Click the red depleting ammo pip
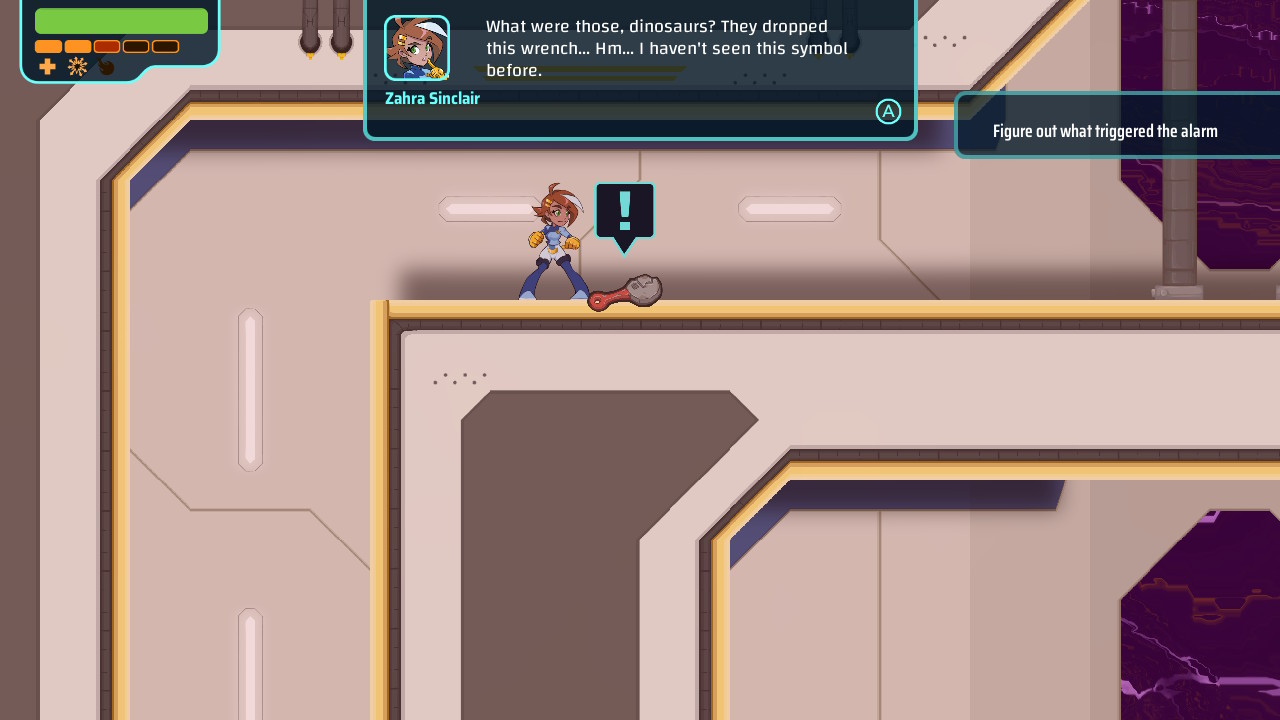The width and height of the screenshot is (1280, 720). [105, 46]
